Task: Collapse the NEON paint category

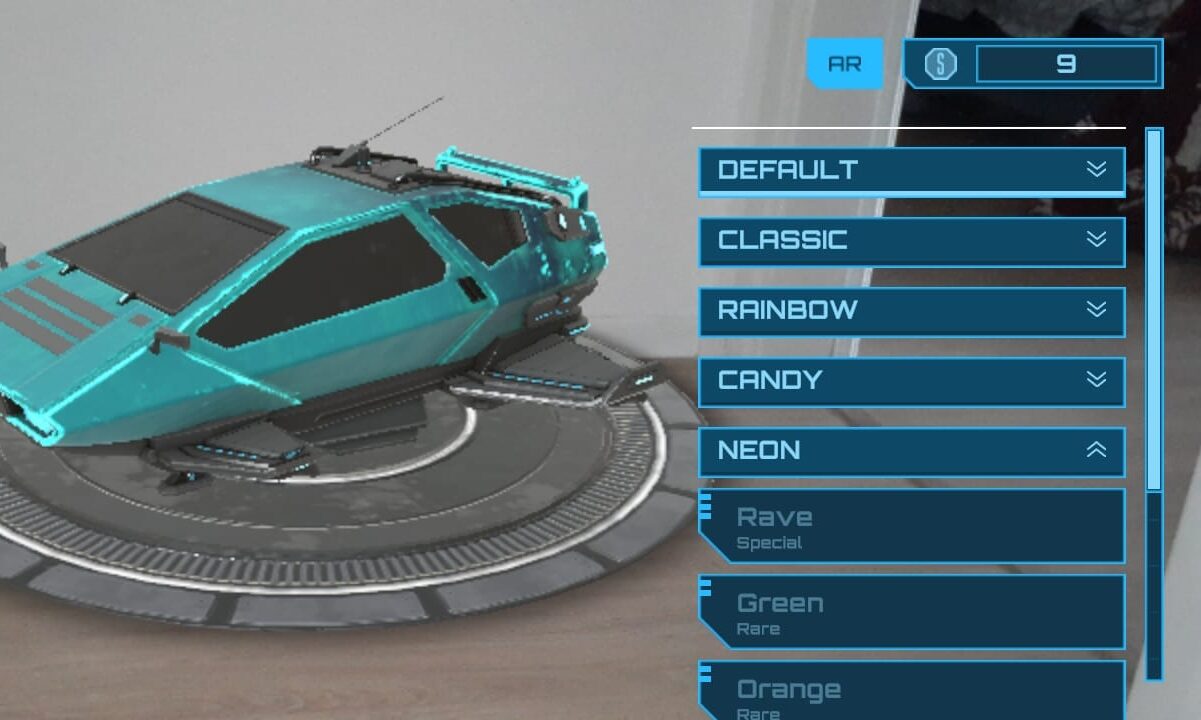Action: (911, 450)
